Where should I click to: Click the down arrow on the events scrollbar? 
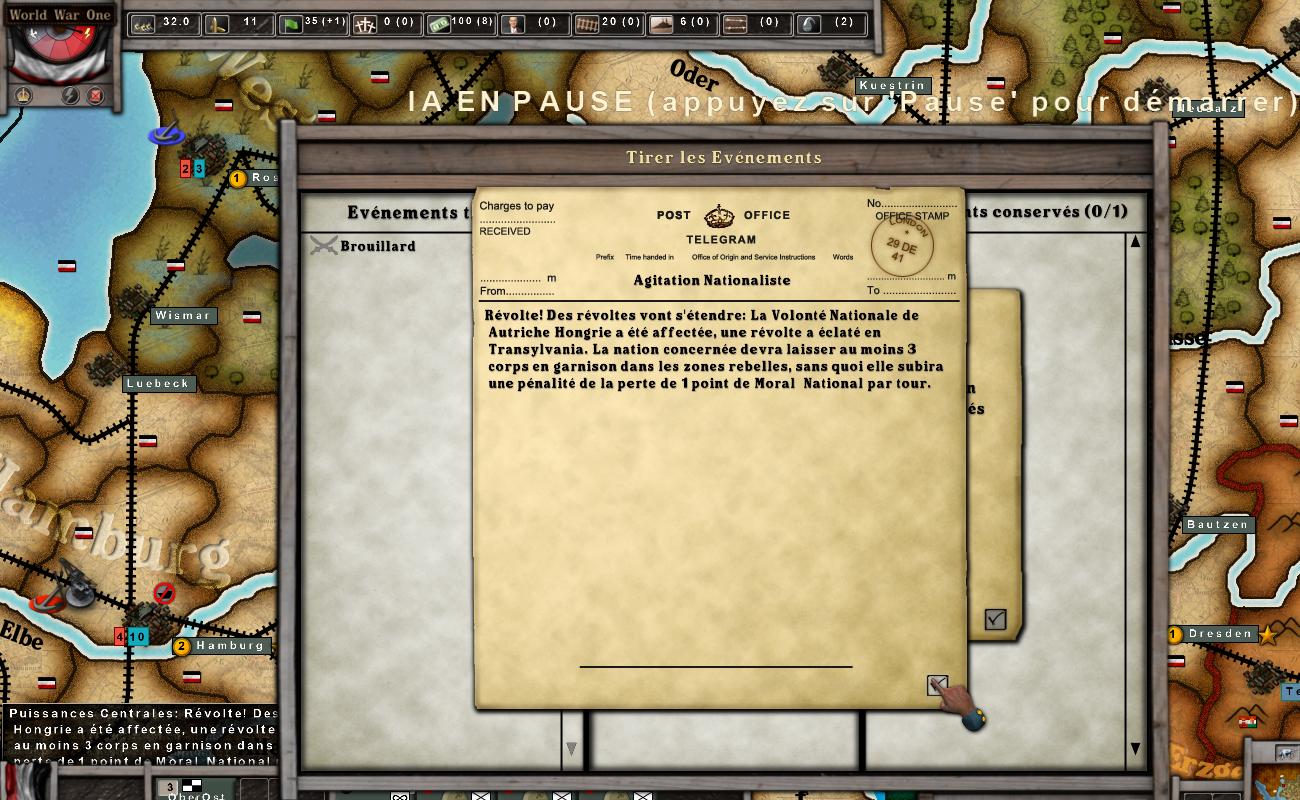click(x=1135, y=747)
